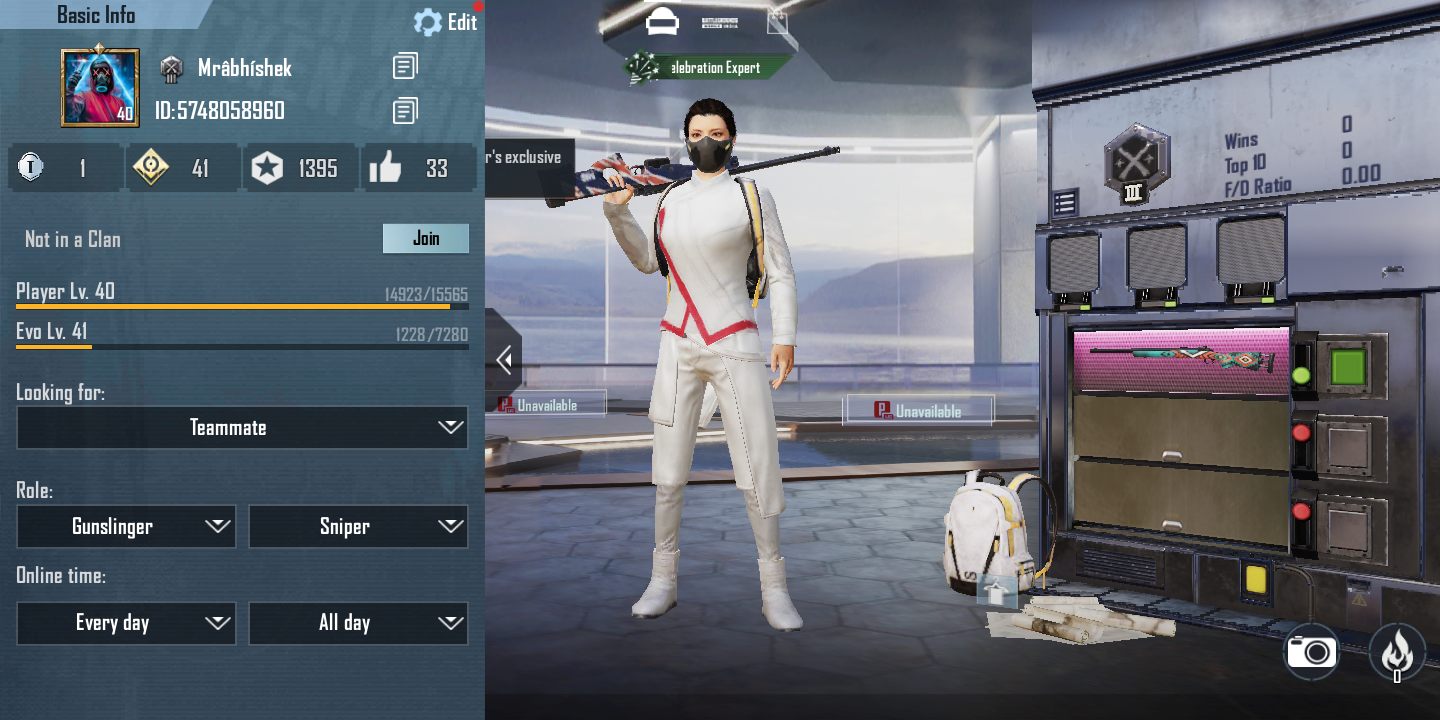Open the stats list icon beside rank badge
This screenshot has height=720, width=1440.
pyautogui.click(x=1064, y=204)
